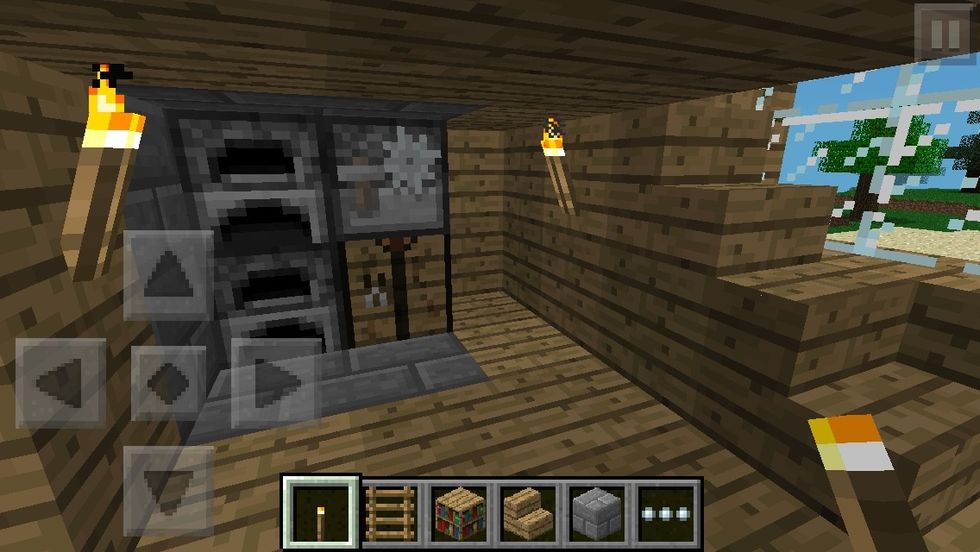
Task: Choose the bookshelf hotbar slot
Action: [x=461, y=514]
